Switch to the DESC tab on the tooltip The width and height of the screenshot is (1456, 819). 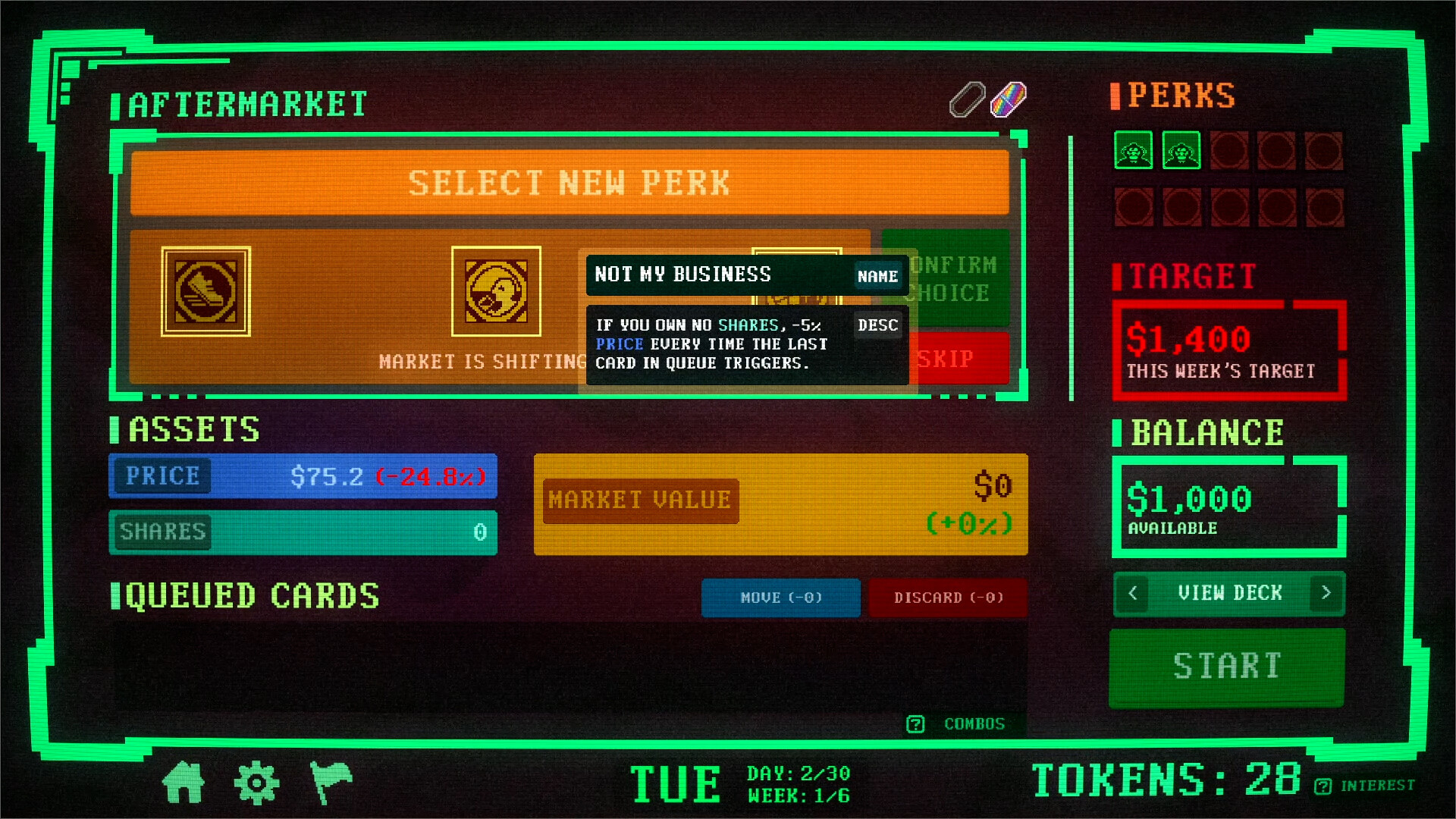click(877, 325)
